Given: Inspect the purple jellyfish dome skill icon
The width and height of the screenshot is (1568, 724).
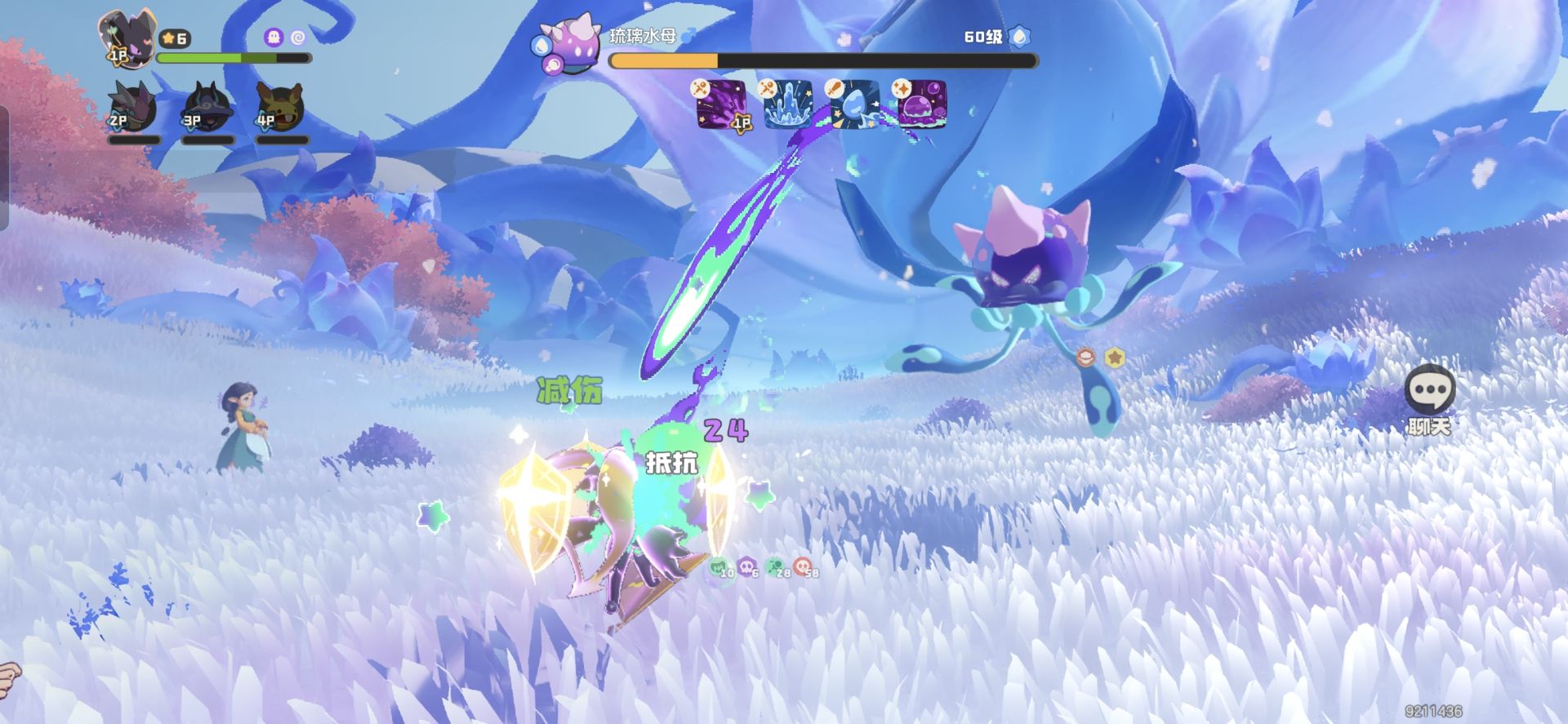Looking at the screenshot, I should pos(923,104).
